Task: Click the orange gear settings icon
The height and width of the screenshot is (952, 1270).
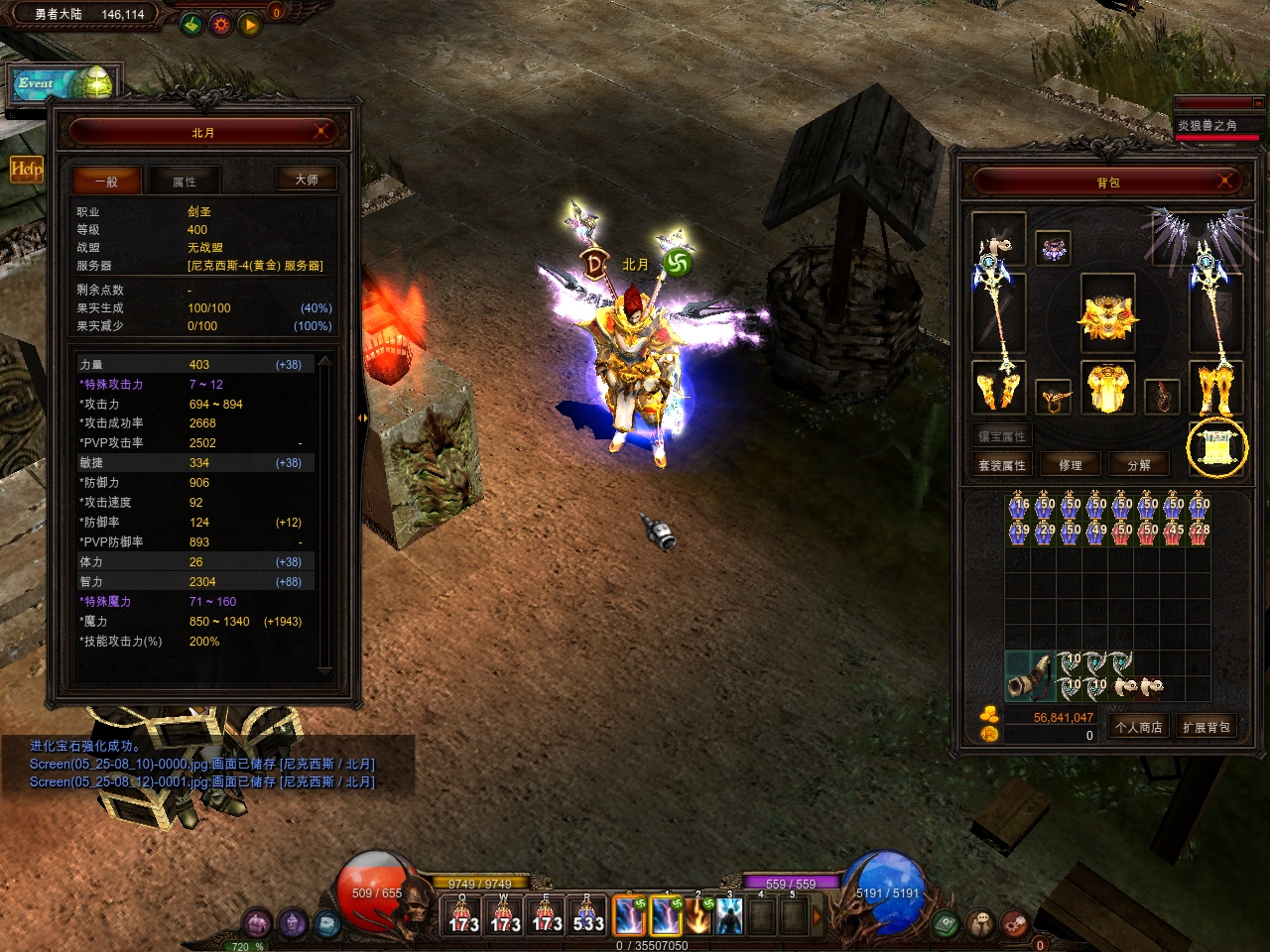Action: tap(220, 24)
